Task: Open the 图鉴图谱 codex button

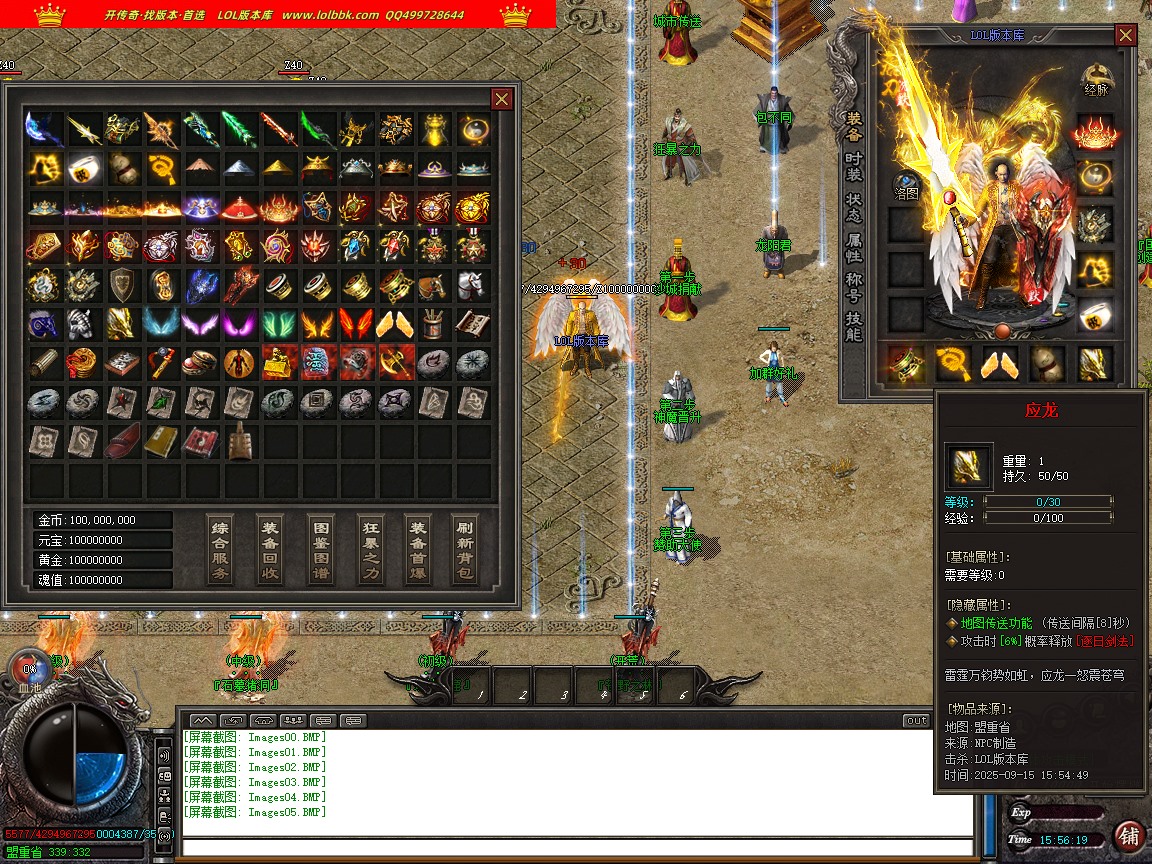Action: (x=320, y=549)
